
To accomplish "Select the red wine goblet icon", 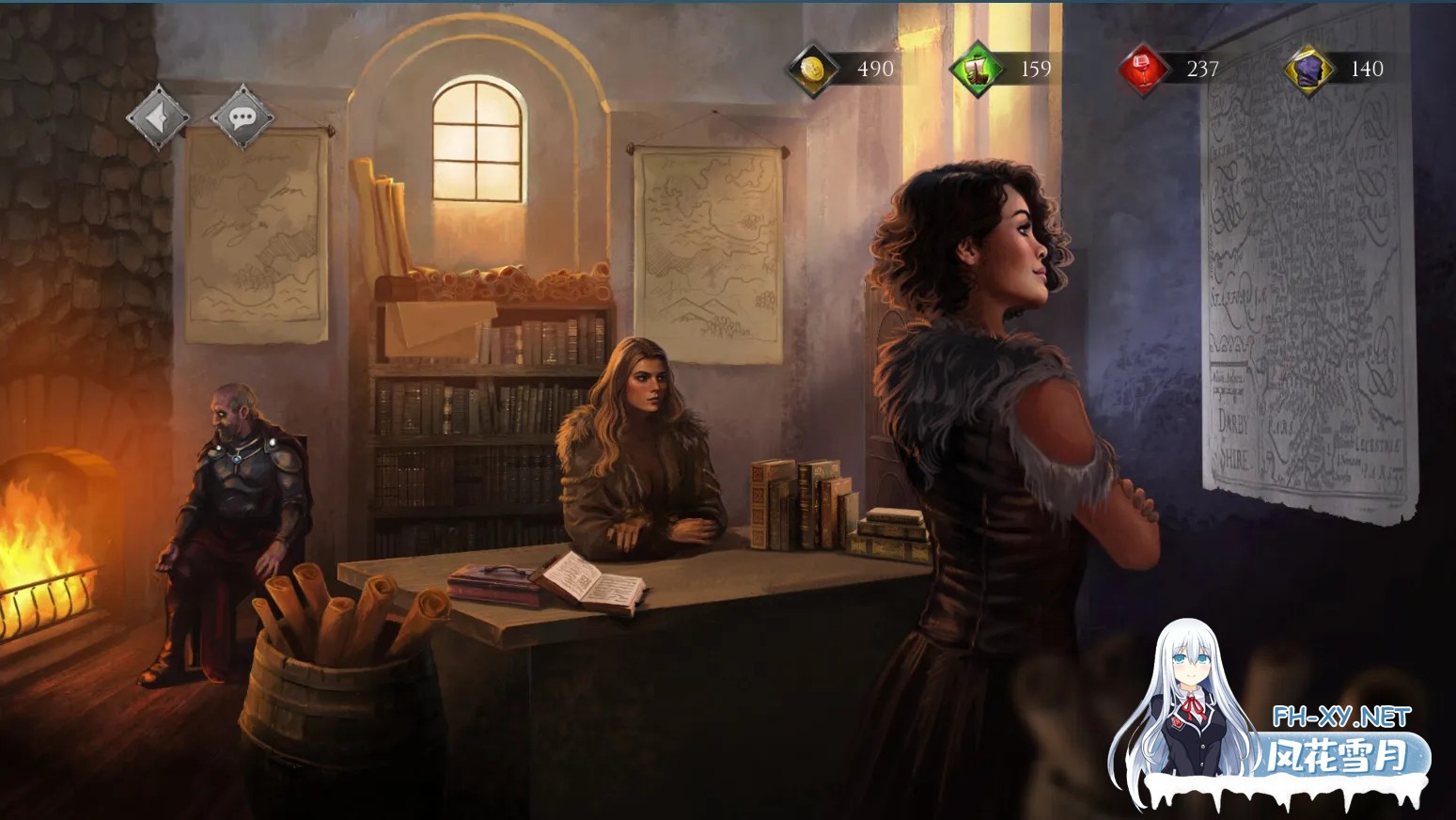I will pos(1144,69).
